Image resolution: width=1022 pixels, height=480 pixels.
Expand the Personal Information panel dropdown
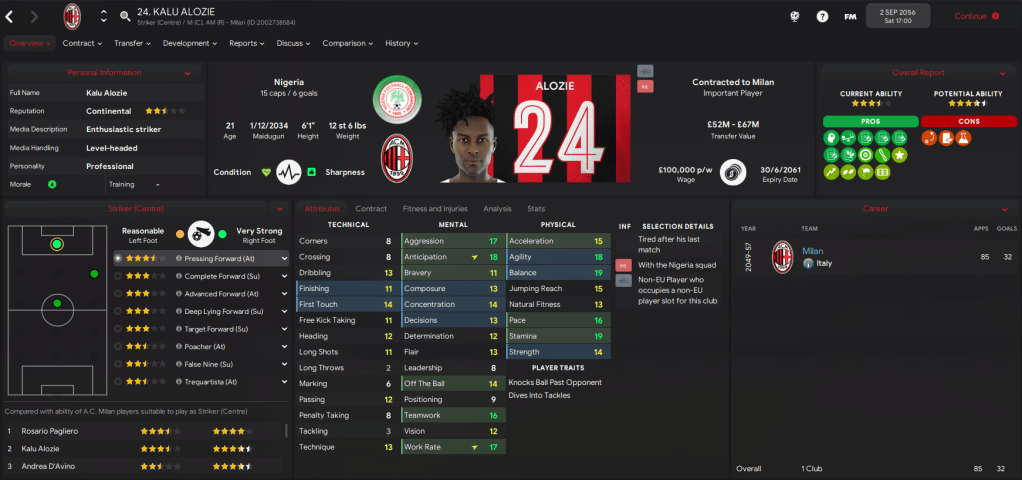(x=188, y=73)
